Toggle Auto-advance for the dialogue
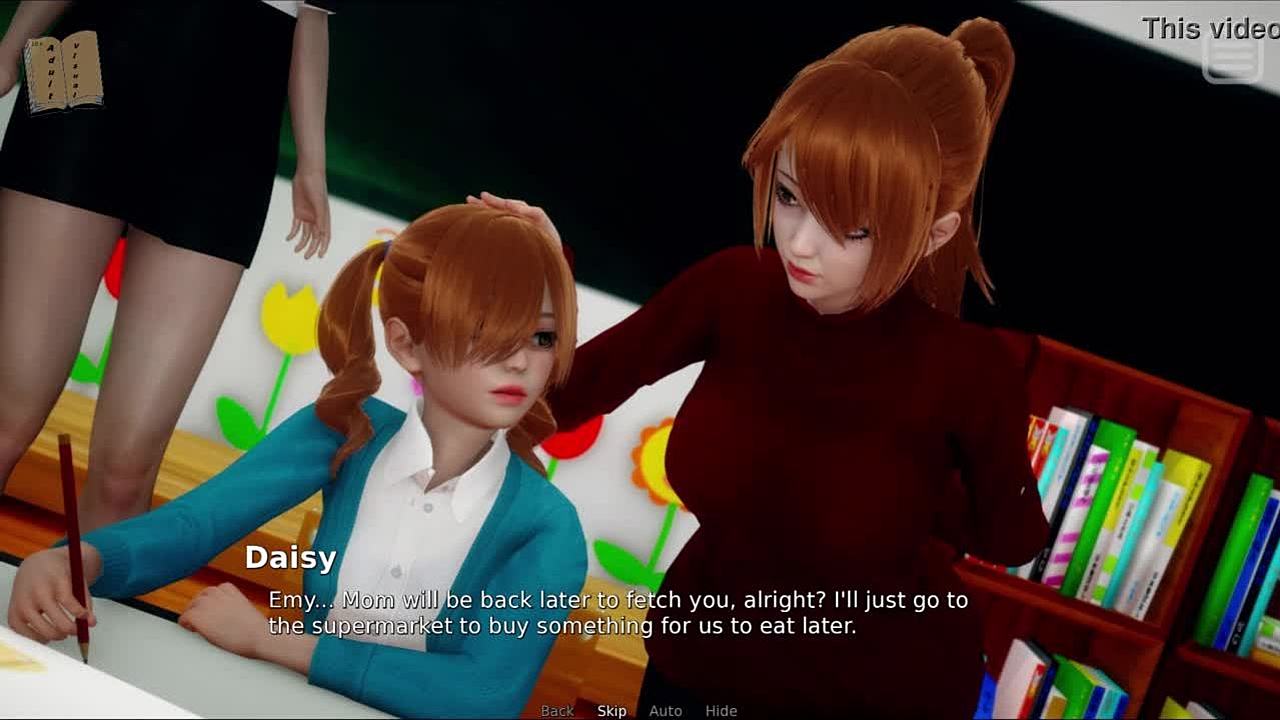Image resolution: width=1280 pixels, height=720 pixels. [x=665, y=711]
